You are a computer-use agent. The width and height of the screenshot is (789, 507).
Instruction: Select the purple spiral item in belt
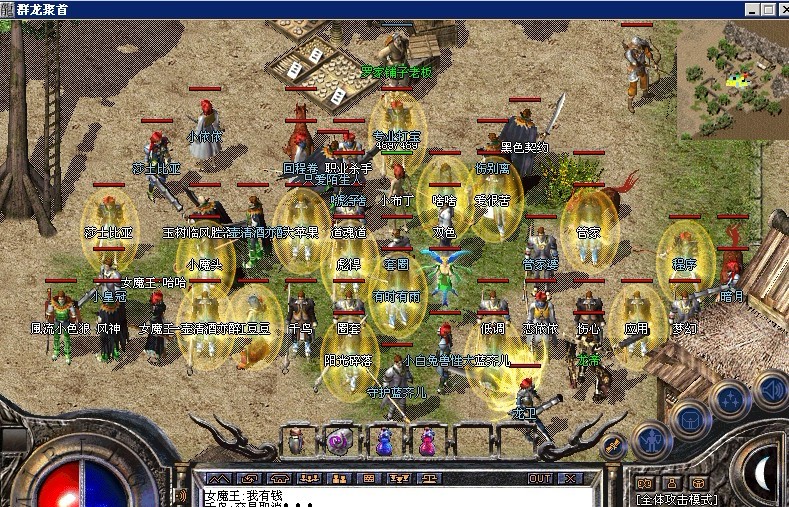coord(339,440)
